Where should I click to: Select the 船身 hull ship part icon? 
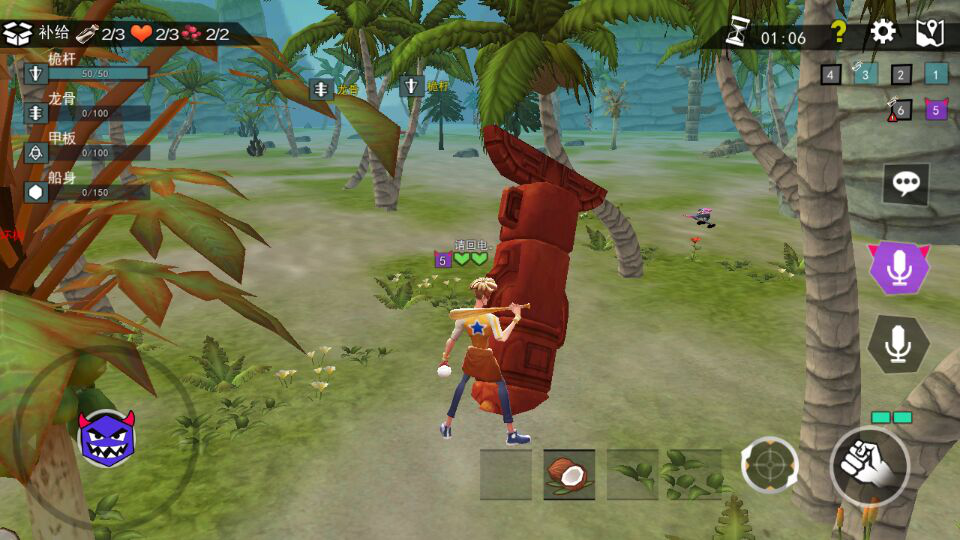[x=36, y=191]
